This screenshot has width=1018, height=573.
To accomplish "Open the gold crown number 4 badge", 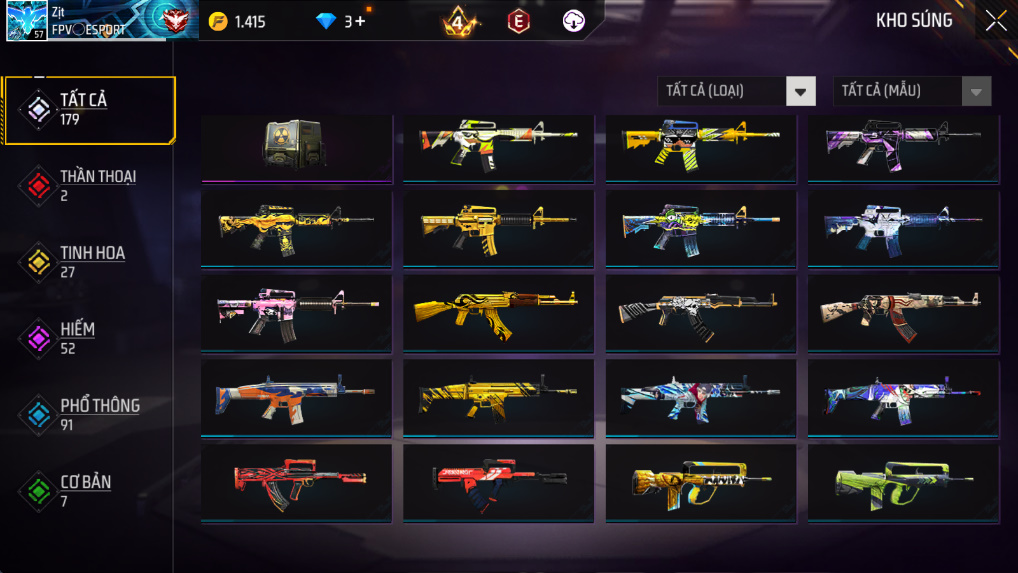I will click(x=459, y=21).
